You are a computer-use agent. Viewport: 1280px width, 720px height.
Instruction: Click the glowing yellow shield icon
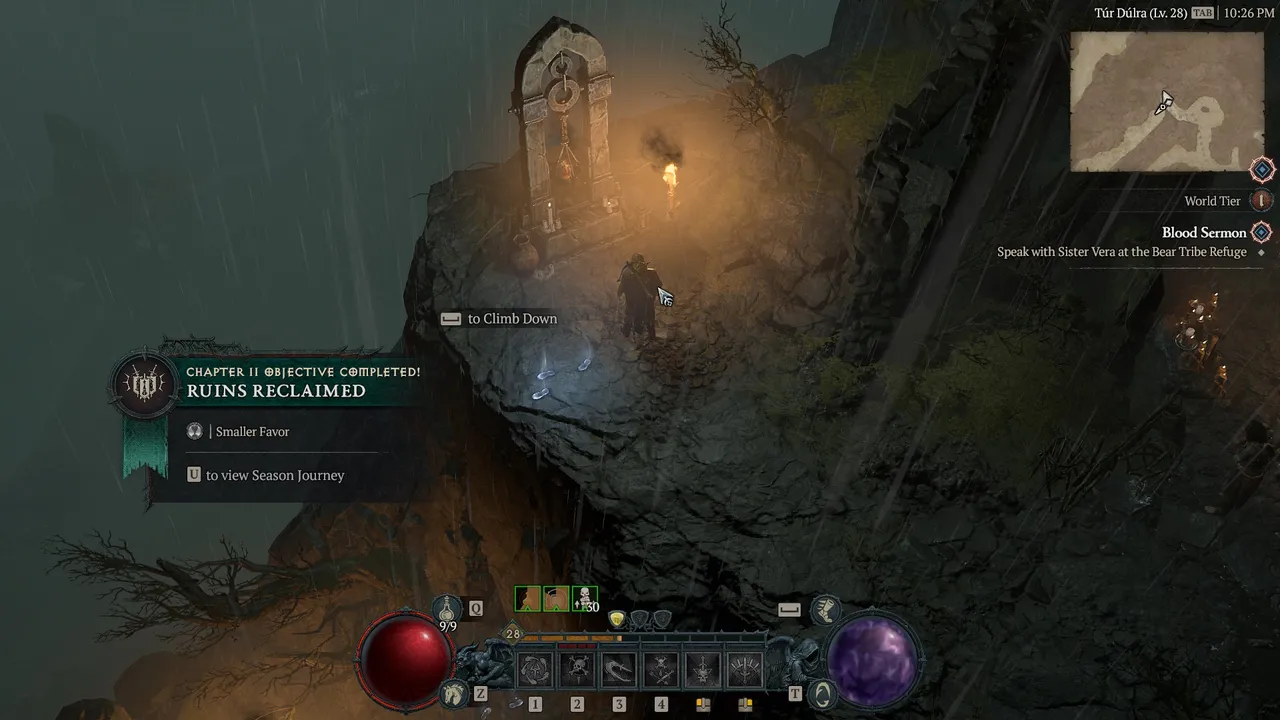point(618,619)
